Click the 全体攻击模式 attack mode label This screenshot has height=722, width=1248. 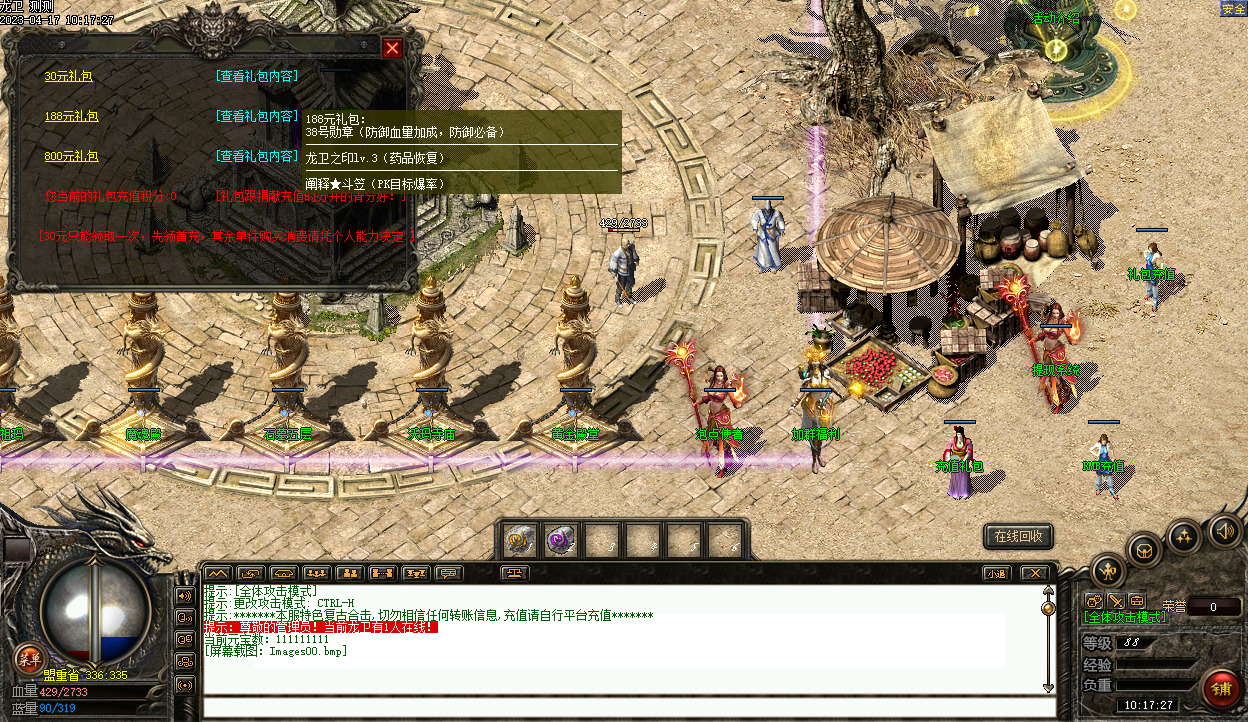coord(1125,618)
